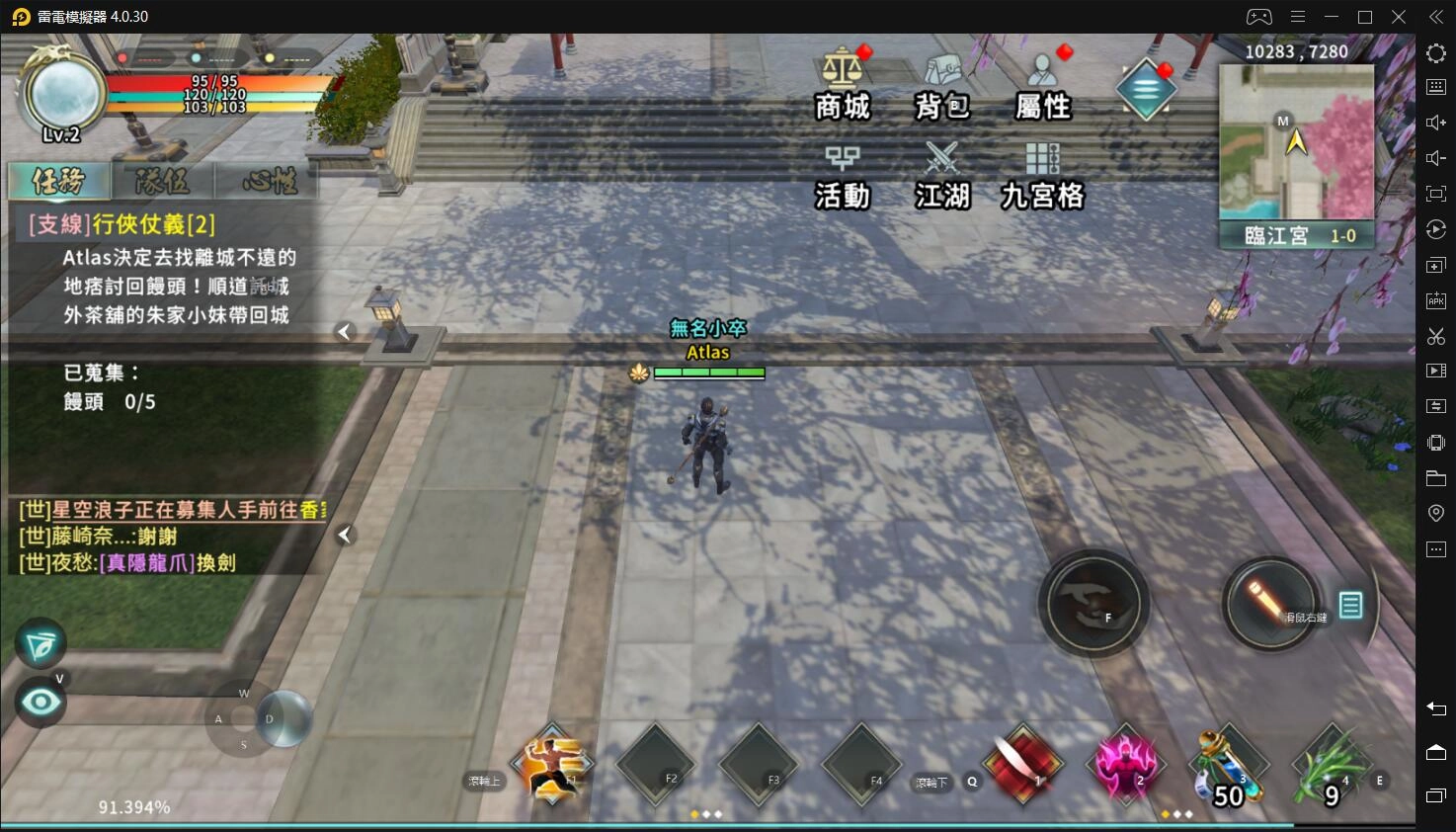Open the 活動 events menu
The image size is (1456, 832).
point(842,173)
